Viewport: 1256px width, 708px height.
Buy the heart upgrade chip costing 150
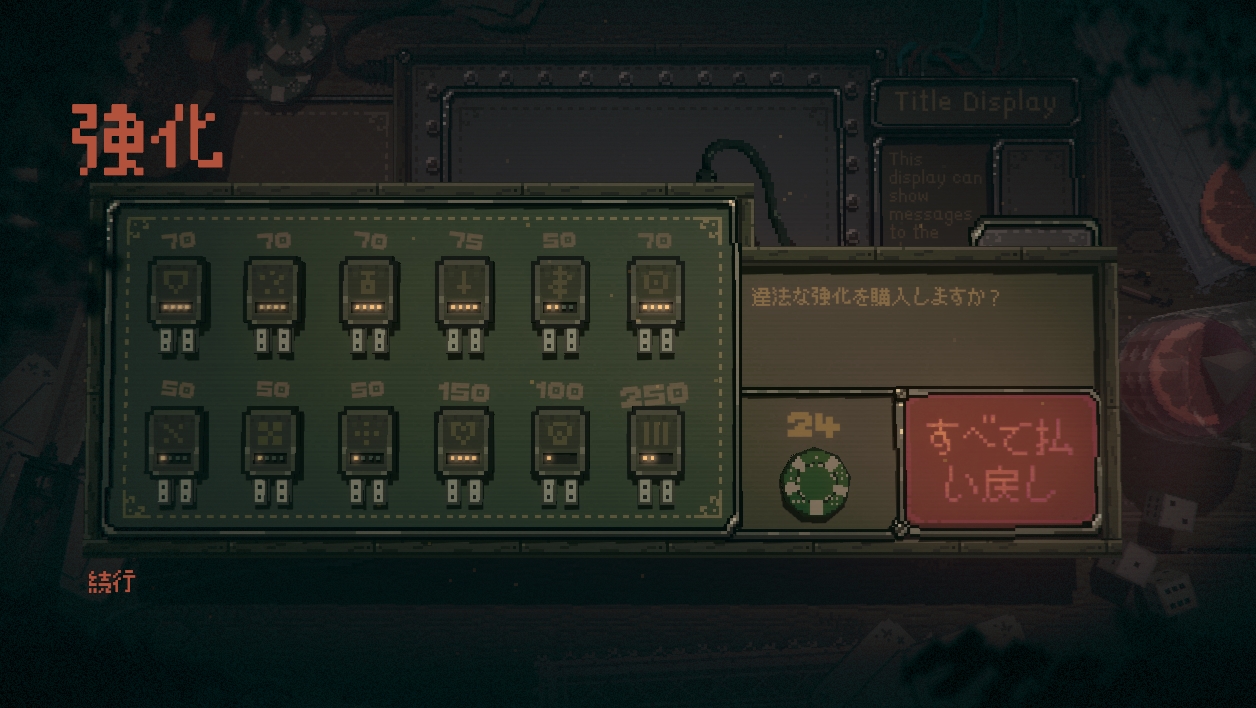464,442
